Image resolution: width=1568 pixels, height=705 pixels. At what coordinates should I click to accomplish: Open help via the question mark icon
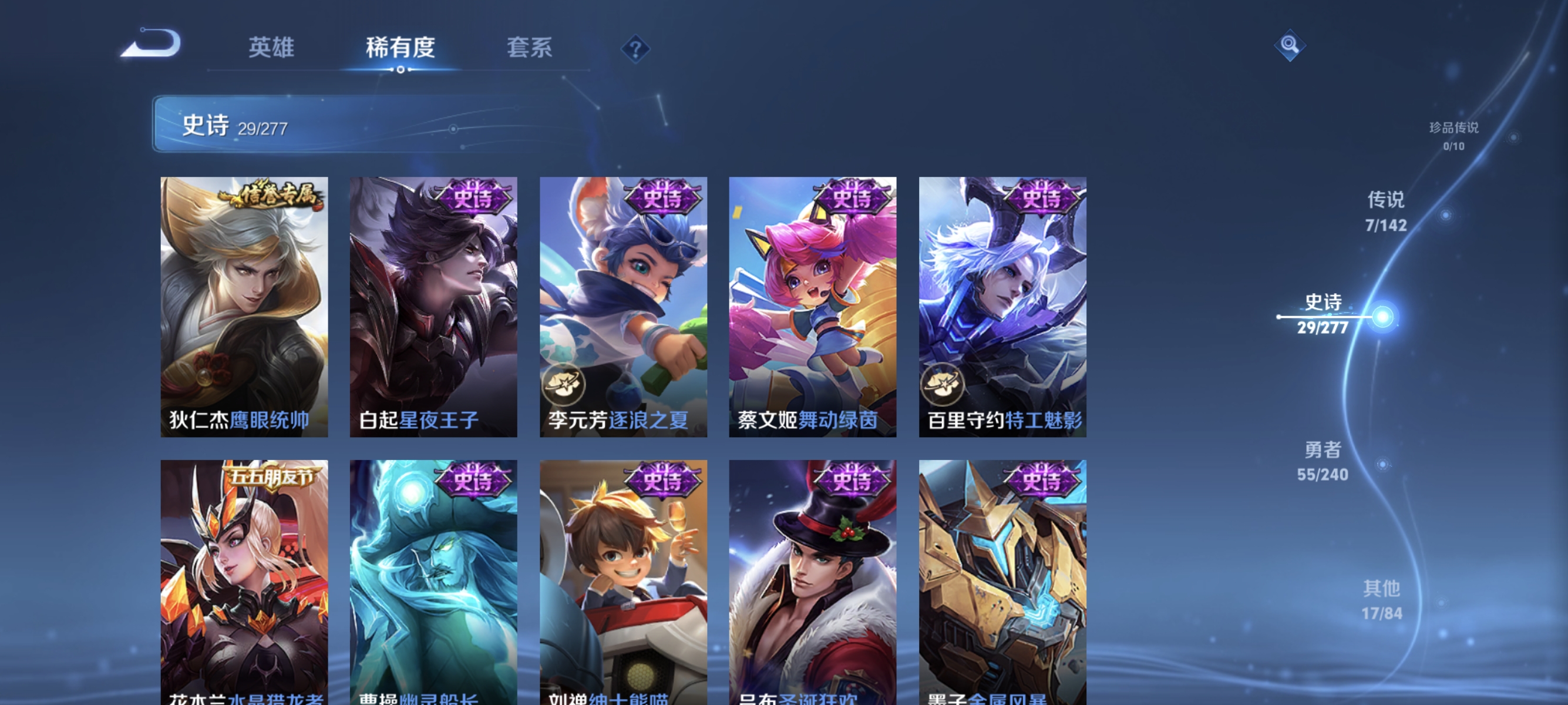point(635,49)
